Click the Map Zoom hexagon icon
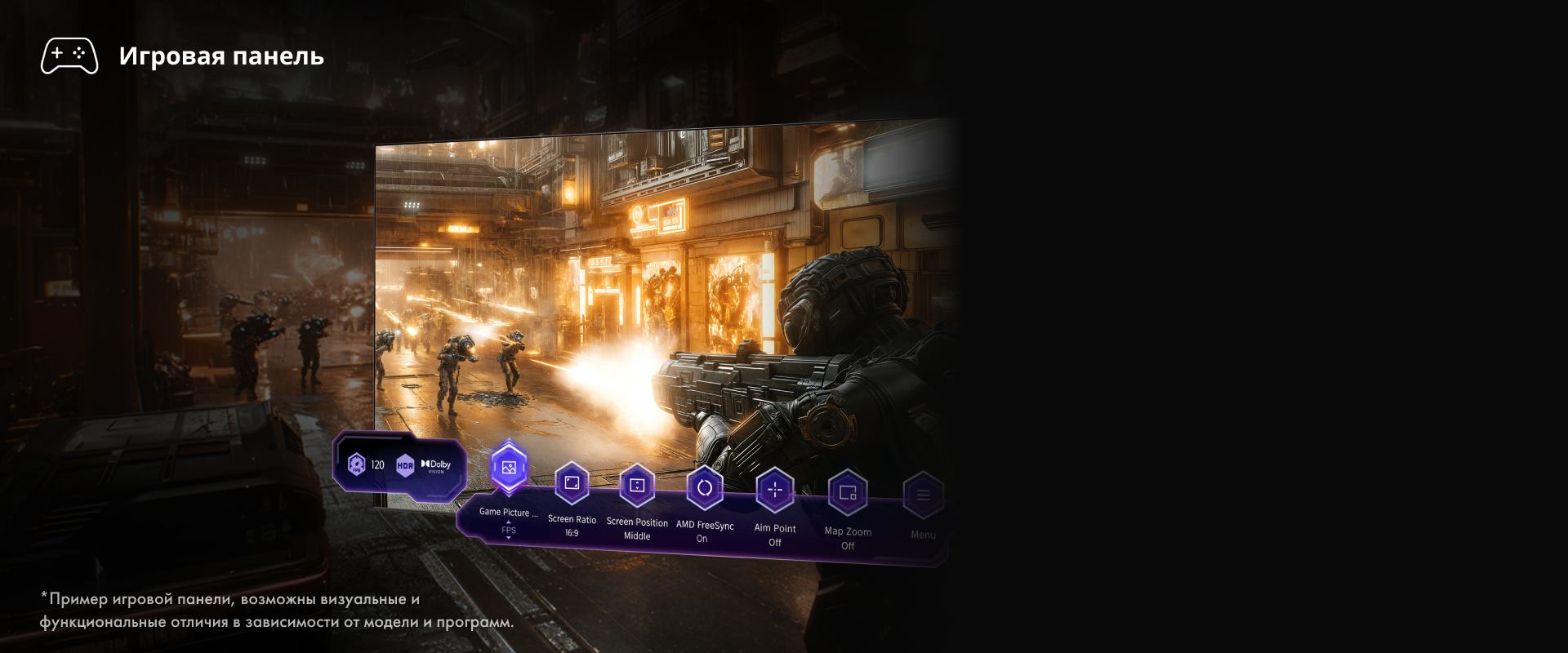 (x=848, y=493)
